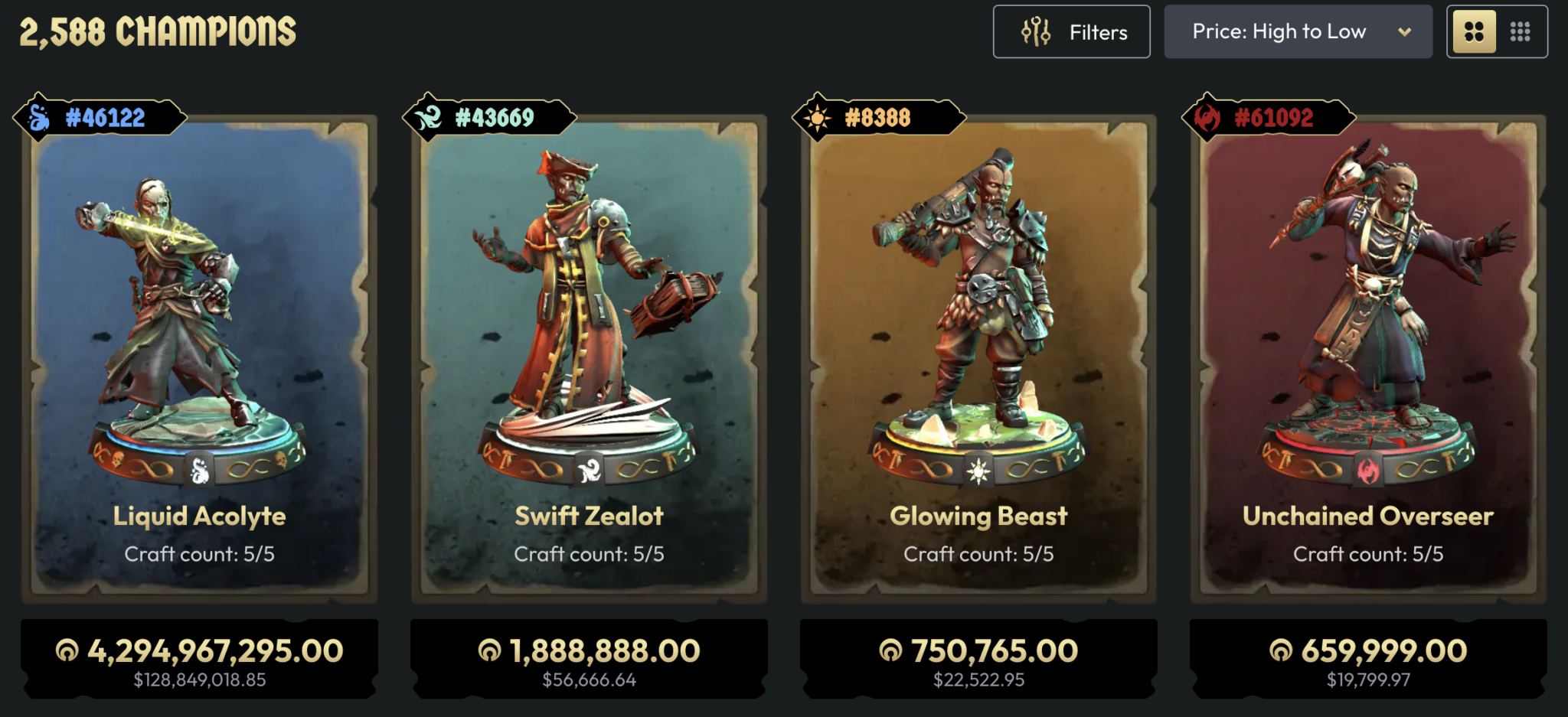The image size is (1568, 717).
Task: Buy Glowing Beast for 750,765.00
Action: click(x=978, y=659)
